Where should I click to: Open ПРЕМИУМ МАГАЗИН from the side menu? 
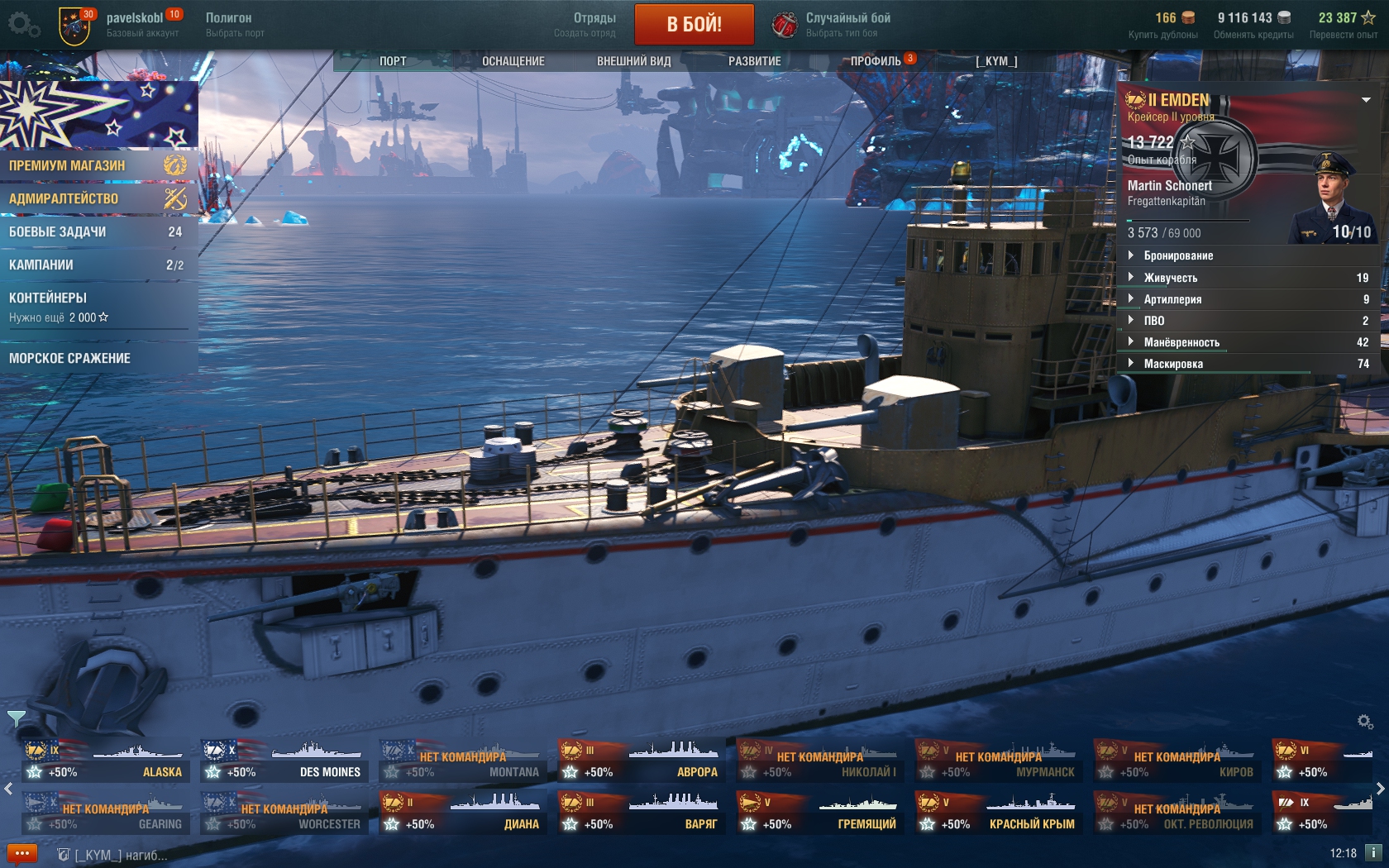(x=98, y=165)
